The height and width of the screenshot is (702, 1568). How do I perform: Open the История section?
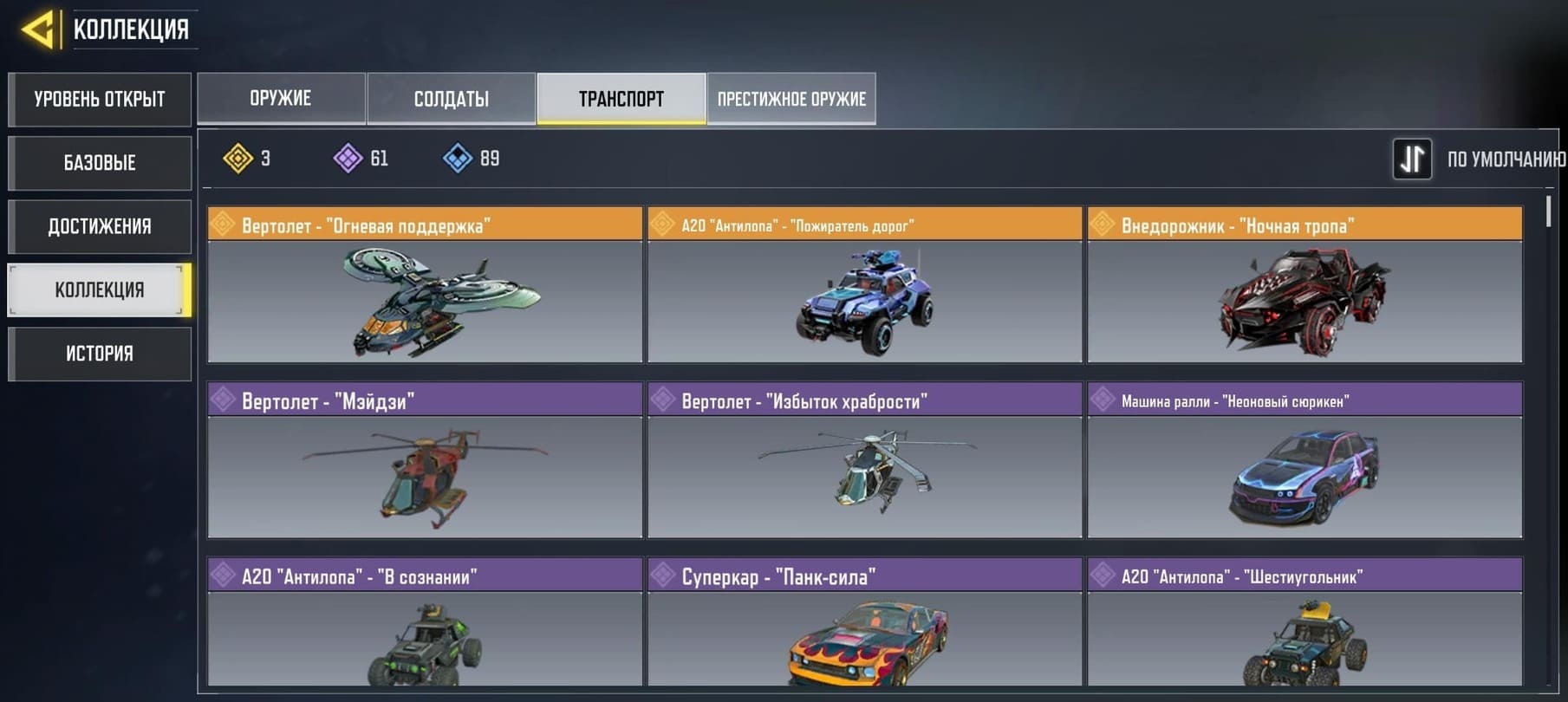(x=100, y=354)
